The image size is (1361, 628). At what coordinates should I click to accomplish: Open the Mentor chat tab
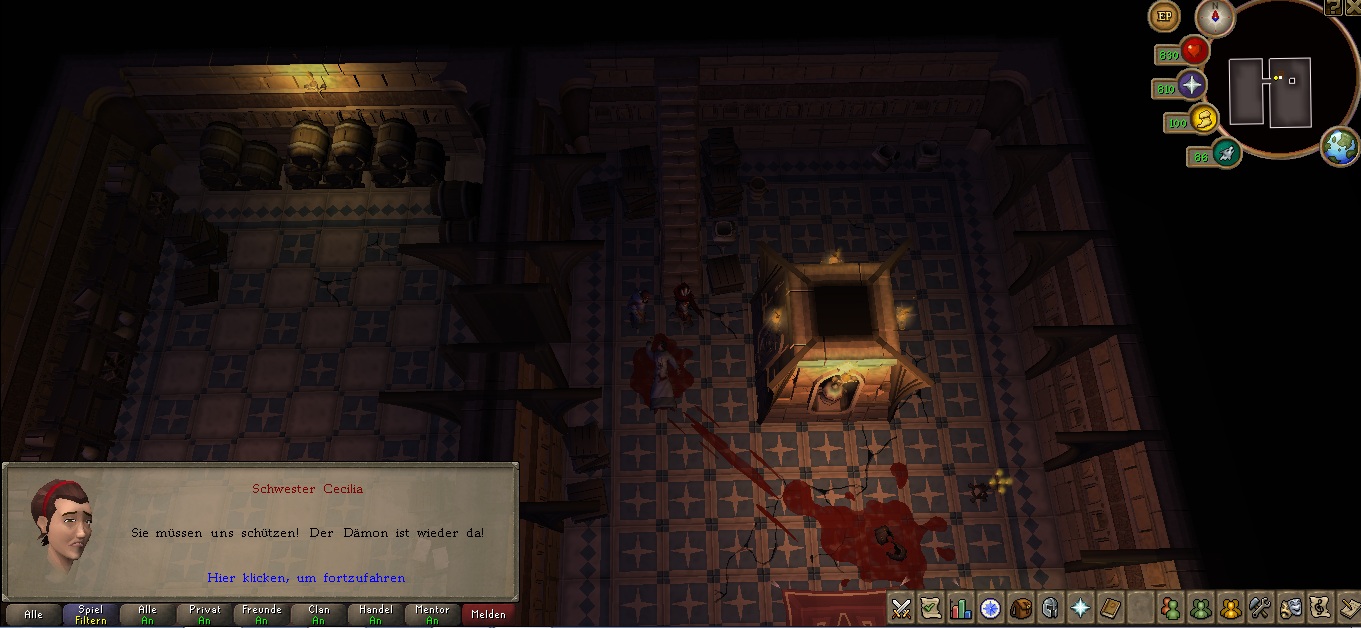tap(432, 614)
